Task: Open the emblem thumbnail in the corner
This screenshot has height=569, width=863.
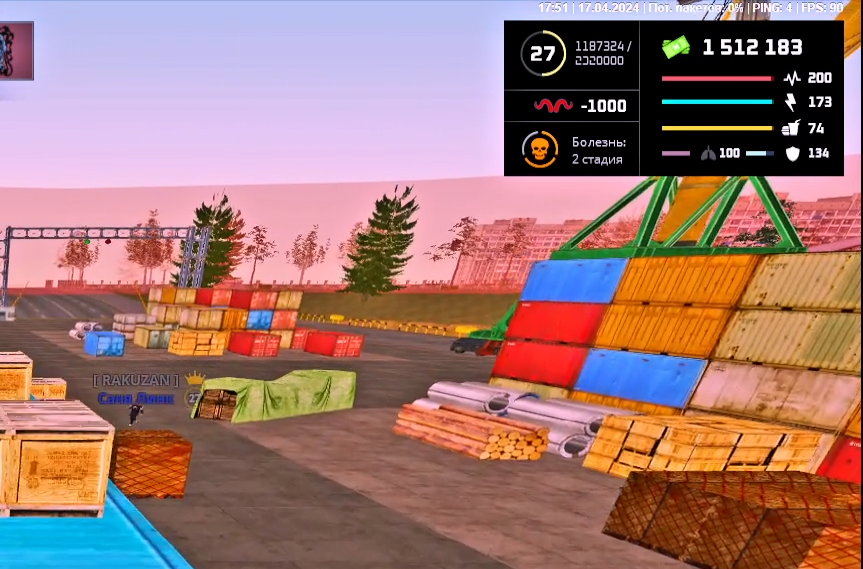Action: 15,50
